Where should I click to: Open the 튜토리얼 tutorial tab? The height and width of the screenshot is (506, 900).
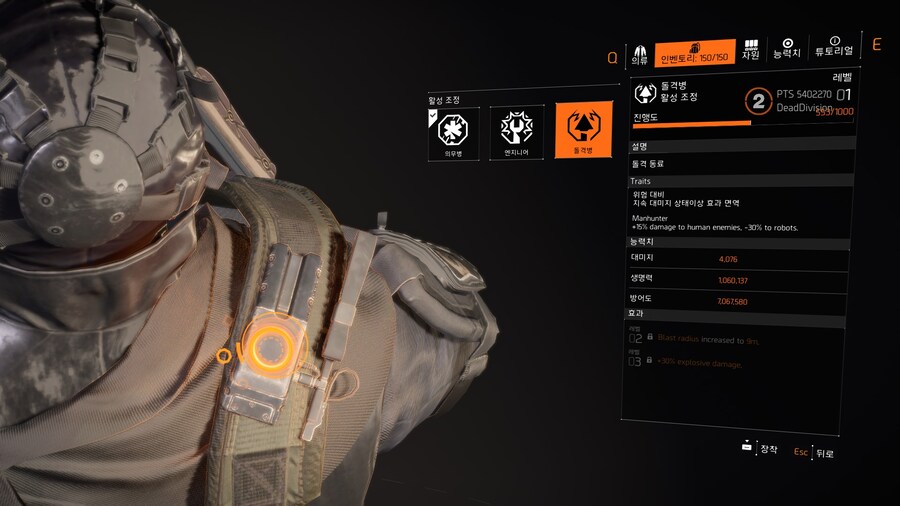[x=833, y=47]
